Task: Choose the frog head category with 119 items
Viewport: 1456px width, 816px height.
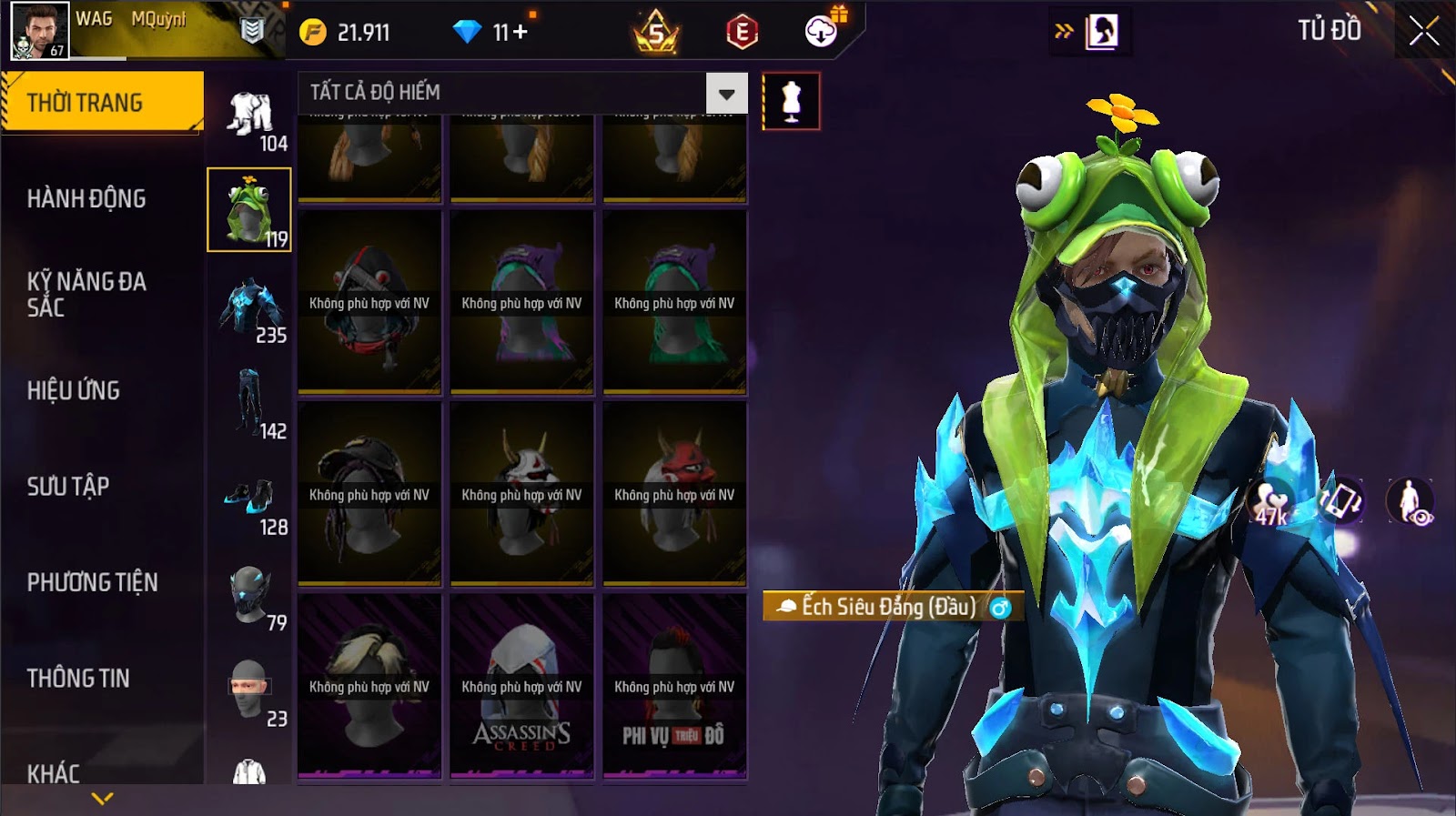Action: (248, 209)
